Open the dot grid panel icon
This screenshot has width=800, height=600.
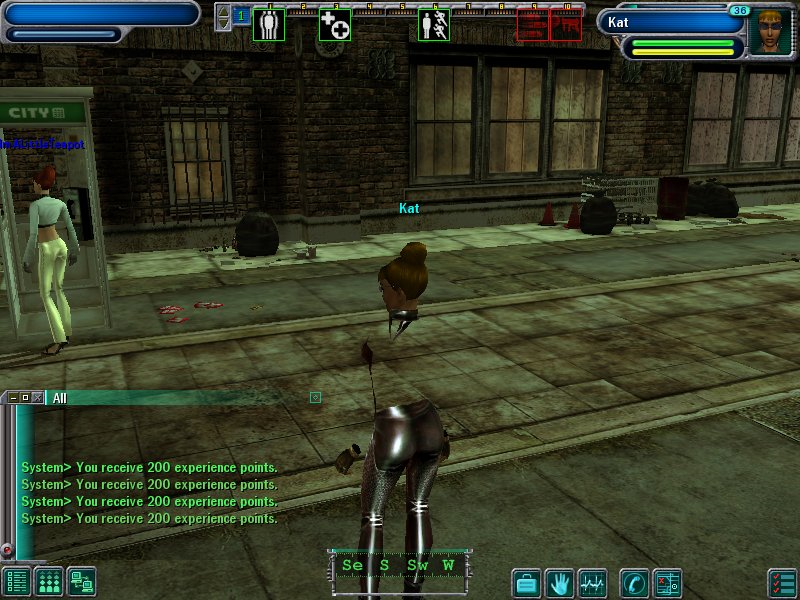pos(49,581)
